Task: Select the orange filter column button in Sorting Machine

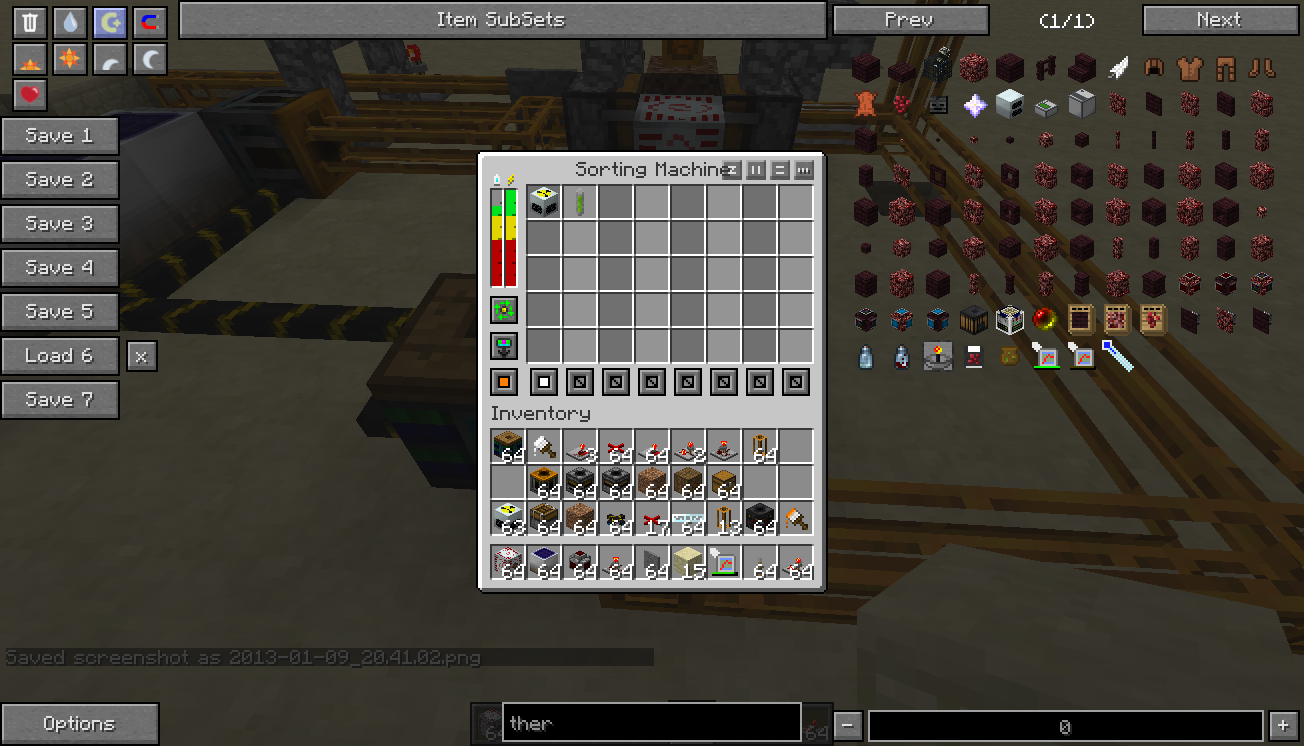Action: pyautogui.click(x=505, y=382)
